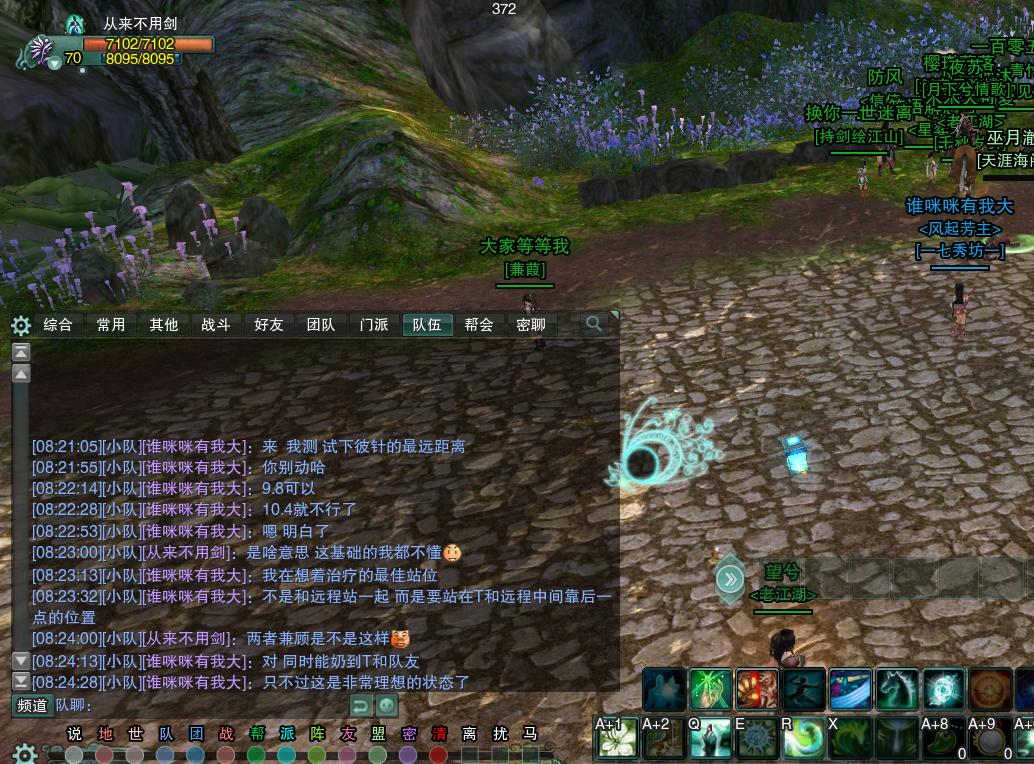Viewport: 1034px width, 764px height.
Task: Expand the double-arrow panel button
Action: 730,579
